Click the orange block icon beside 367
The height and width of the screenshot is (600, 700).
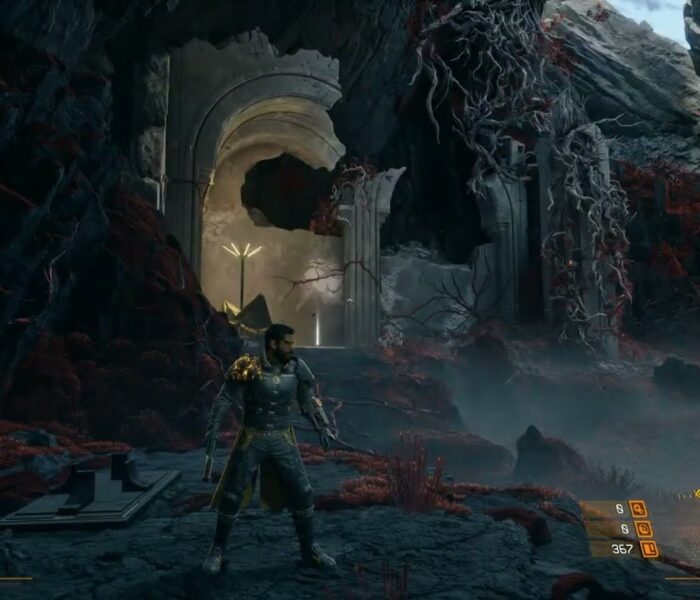coord(649,548)
